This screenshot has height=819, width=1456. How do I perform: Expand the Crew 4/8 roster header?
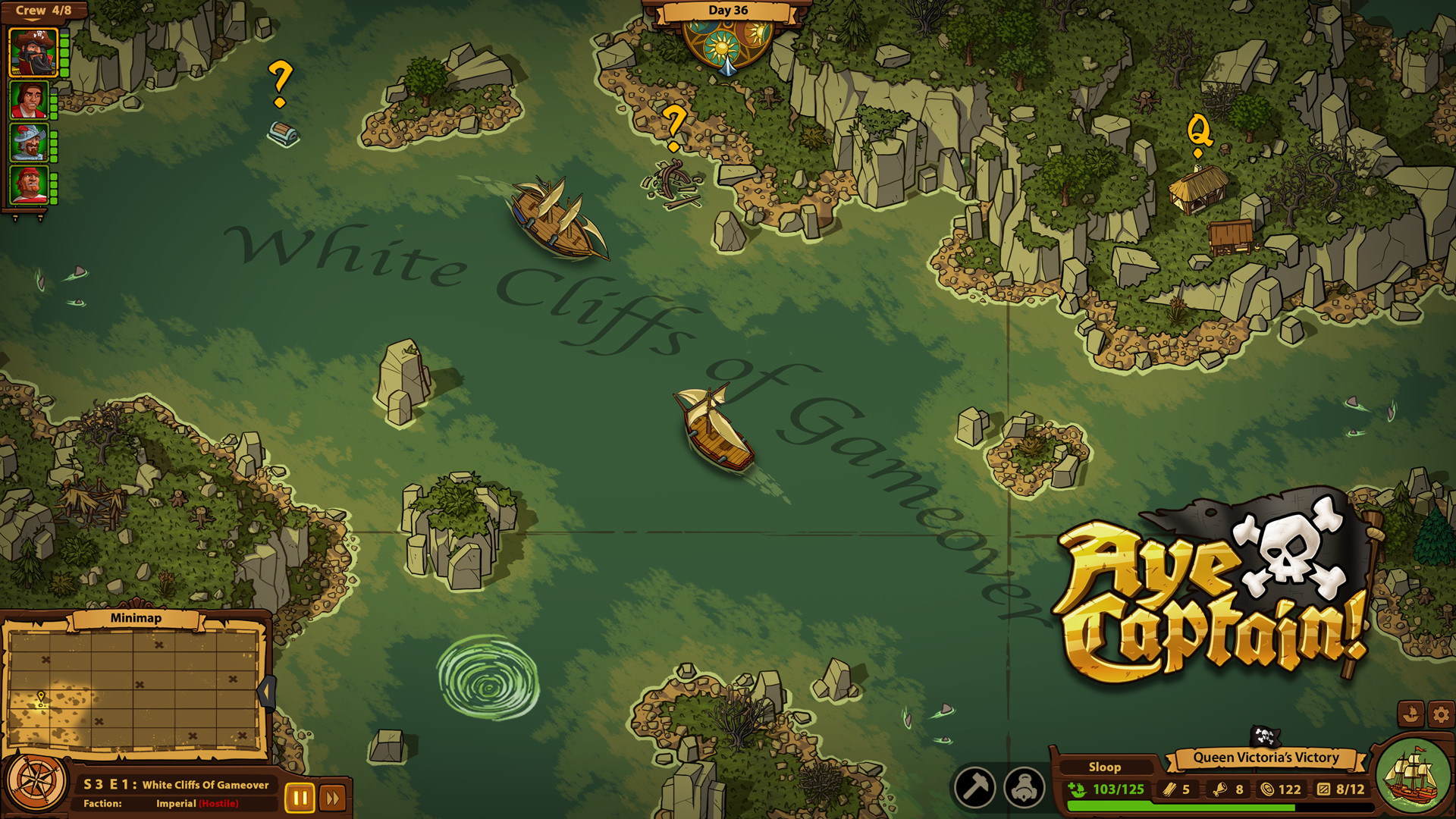pyautogui.click(x=42, y=10)
